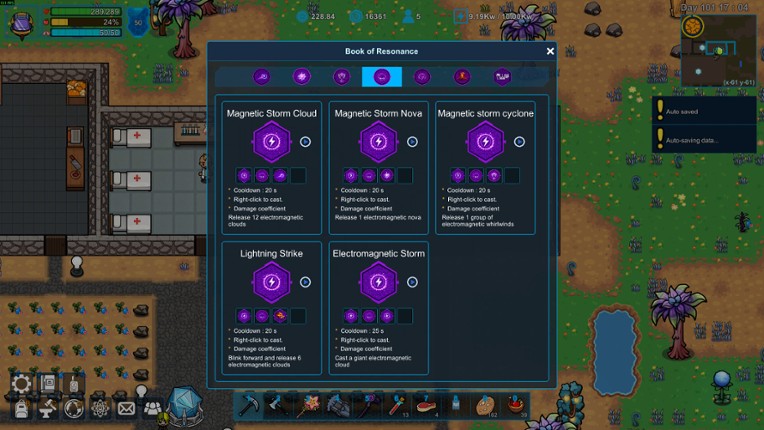Open the globe world map icon
Screen dimensions: 764x430
click(73, 409)
